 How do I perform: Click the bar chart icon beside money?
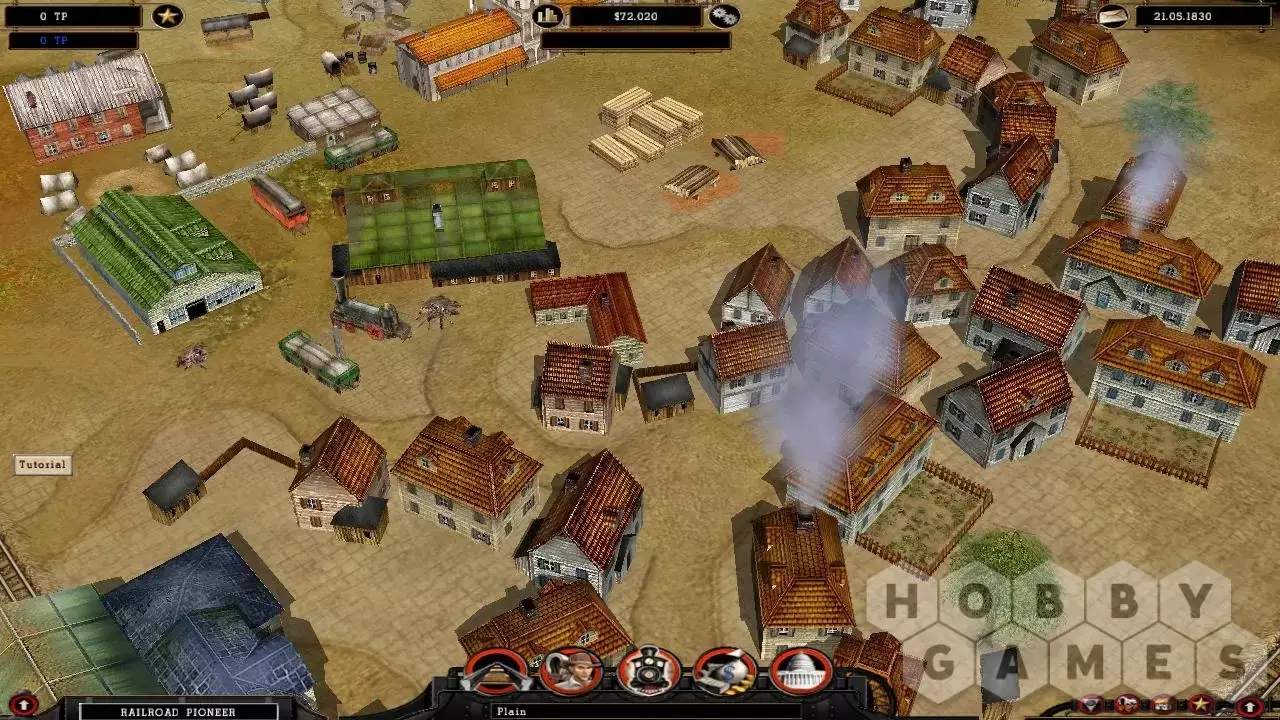(548, 16)
